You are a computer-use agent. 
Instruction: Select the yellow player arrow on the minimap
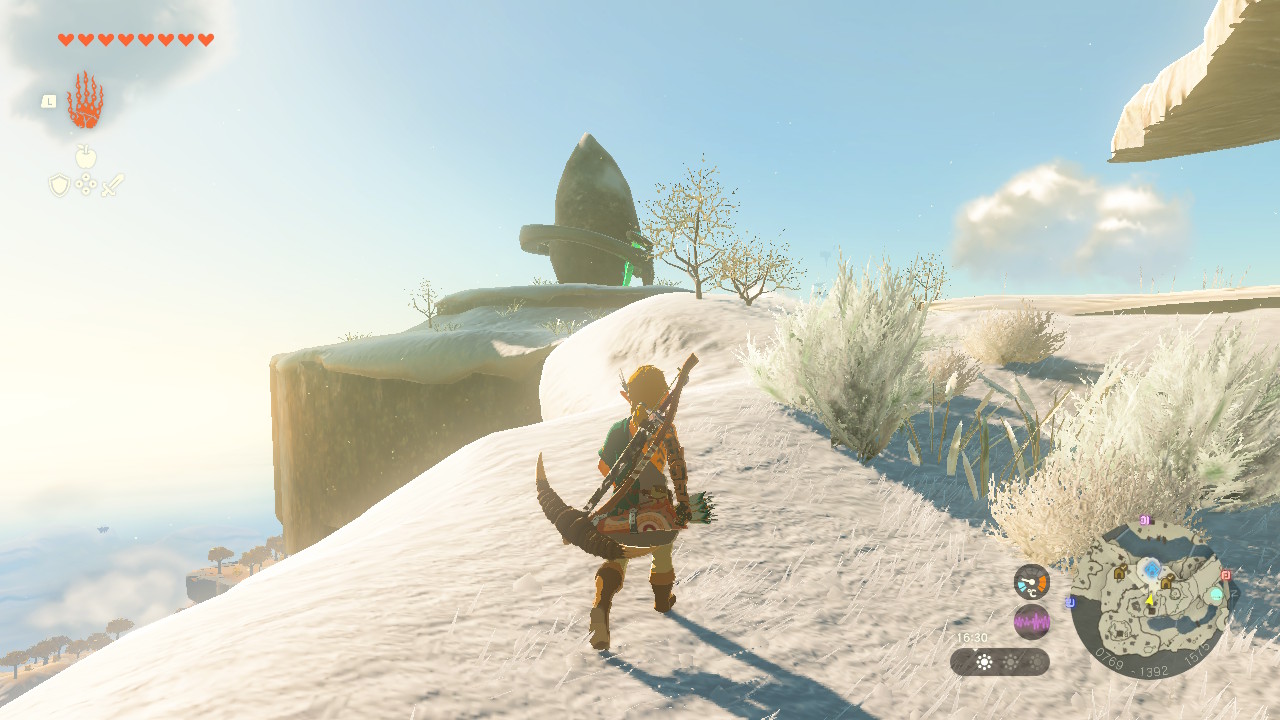coord(1150,599)
